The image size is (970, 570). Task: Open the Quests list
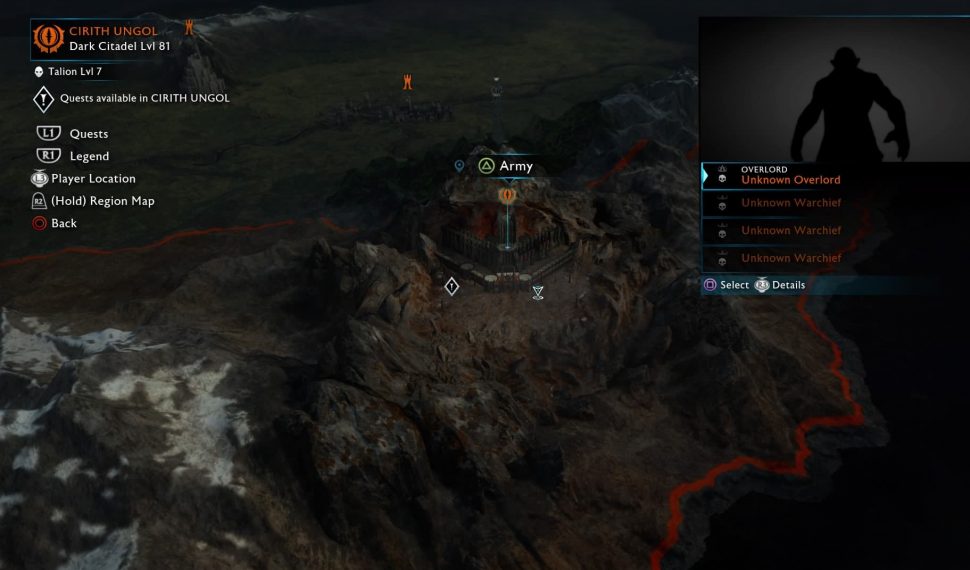pyautogui.click(x=88, y=134)
